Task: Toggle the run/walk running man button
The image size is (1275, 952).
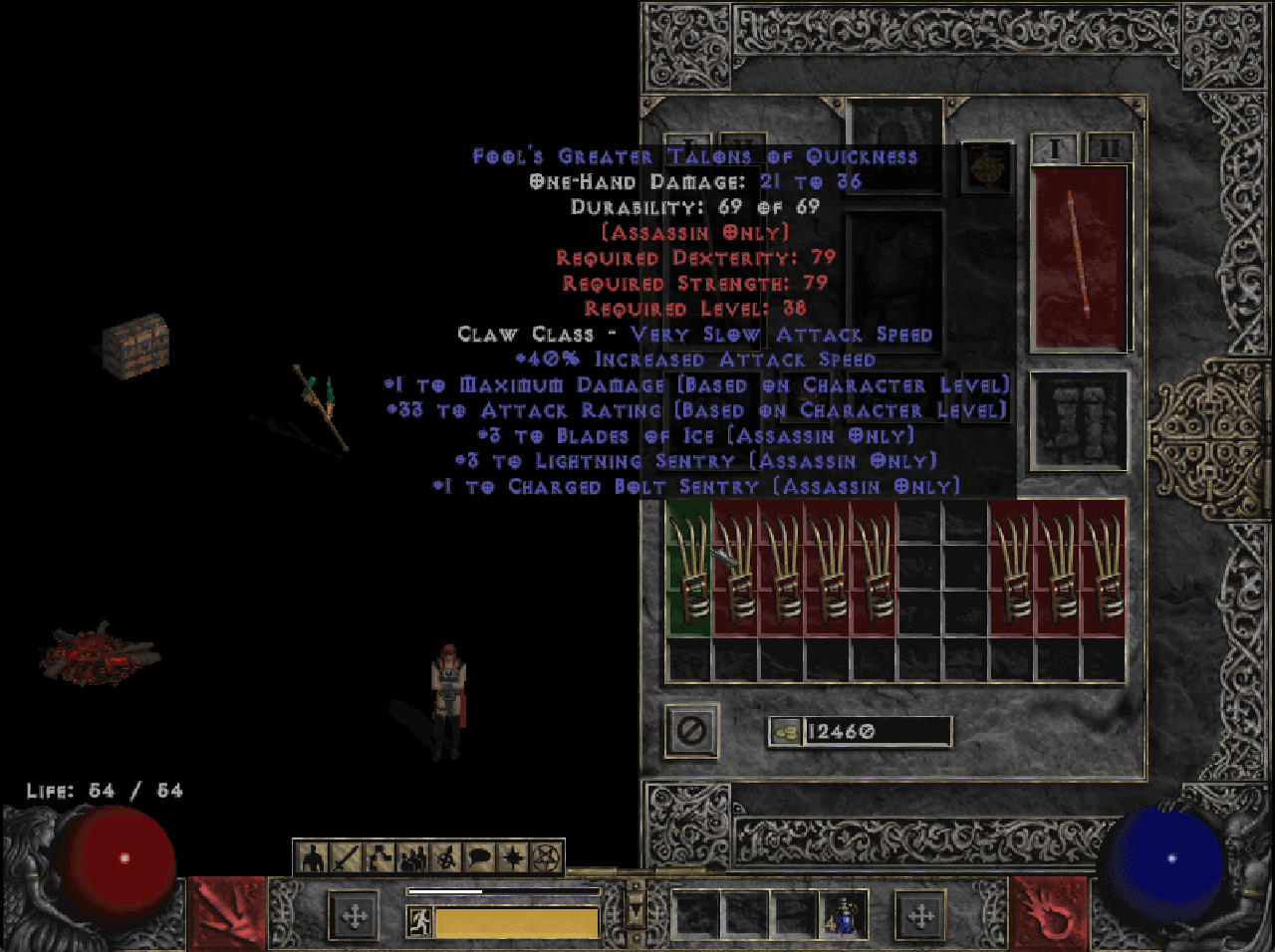Action: tap(419, 922)
